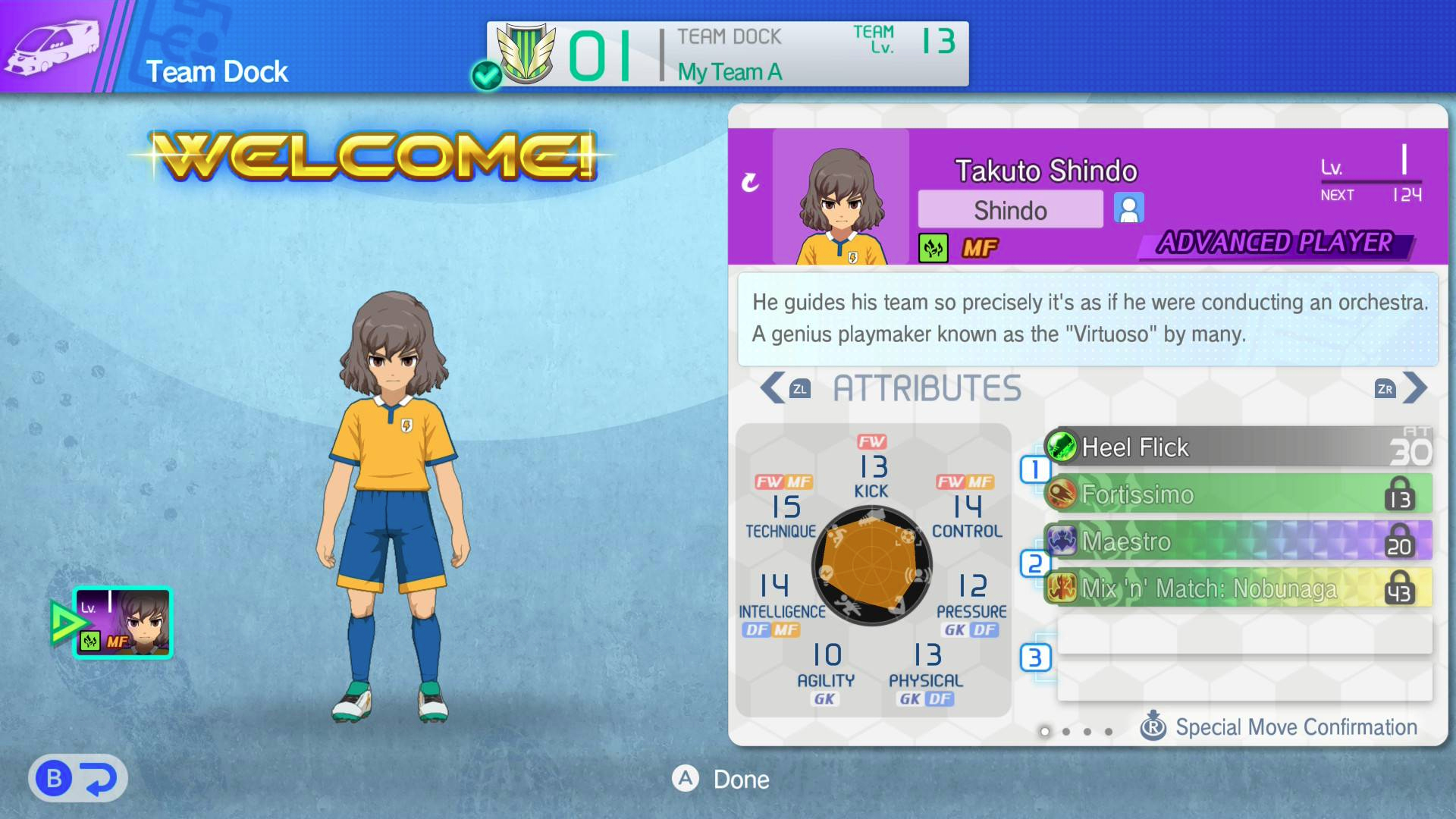Image resolution: width=1456 pixels, height=819 pixels.
Task: Click the green element icon beside MF
Action: coord(933,248)
